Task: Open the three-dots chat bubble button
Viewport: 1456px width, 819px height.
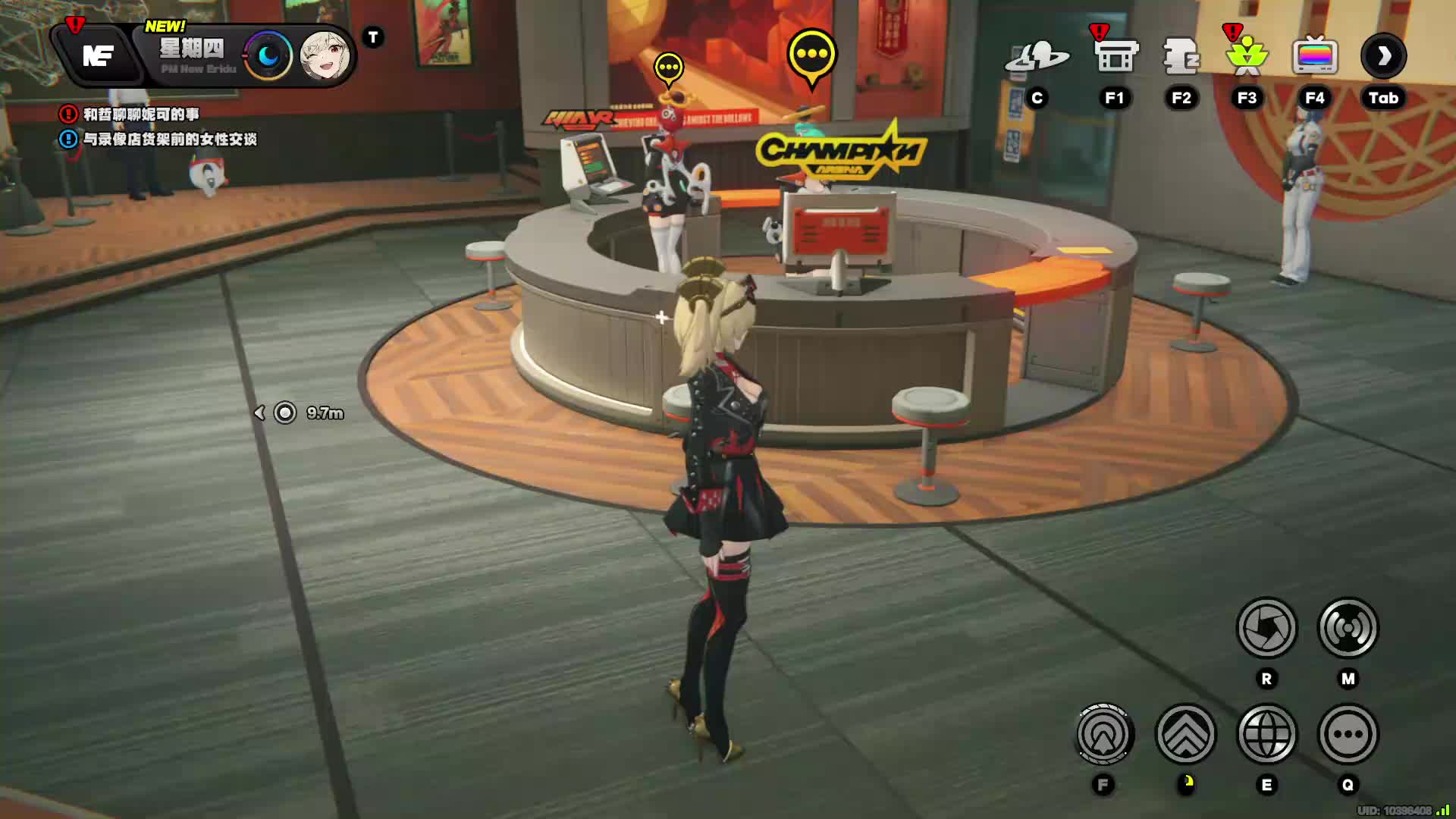Action: 1348,734
